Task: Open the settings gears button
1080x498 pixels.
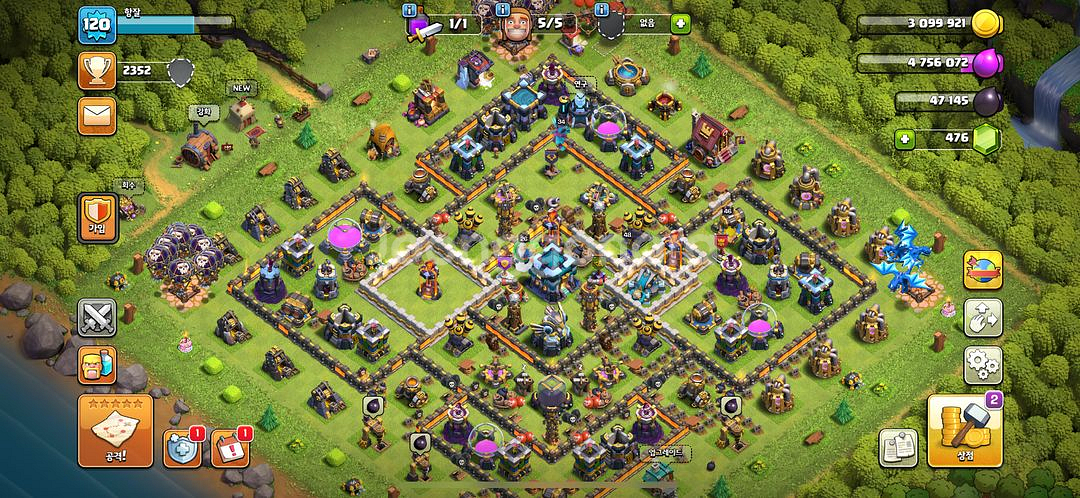Action: coord(983,365)
